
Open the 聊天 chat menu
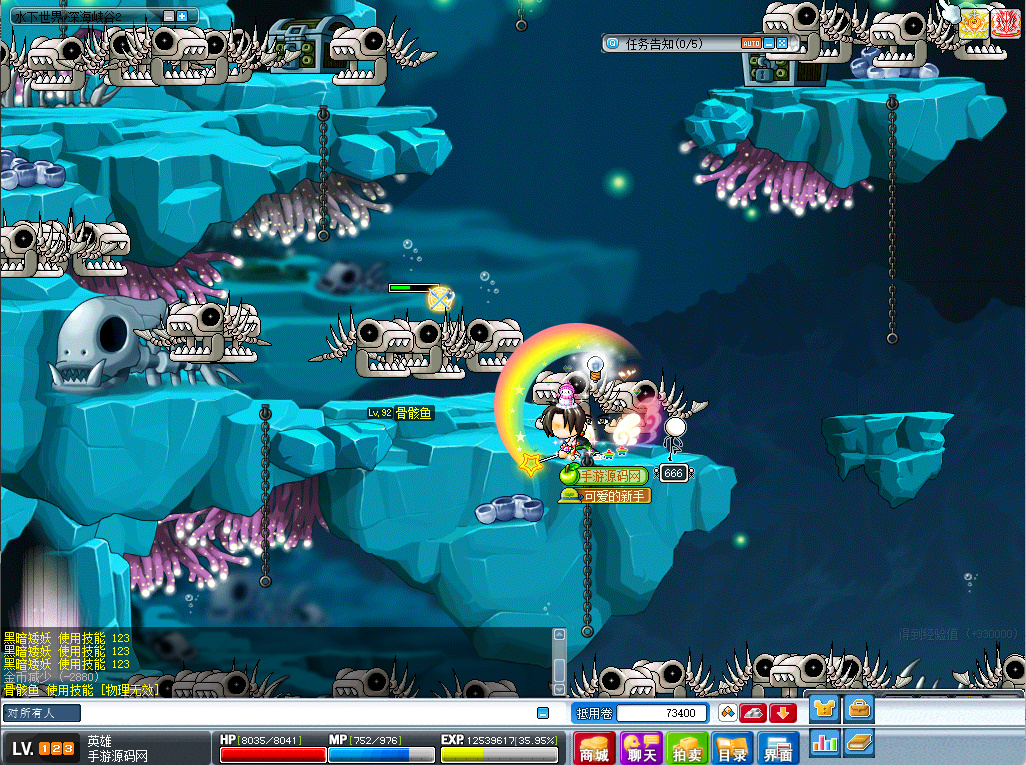point(641,748)
